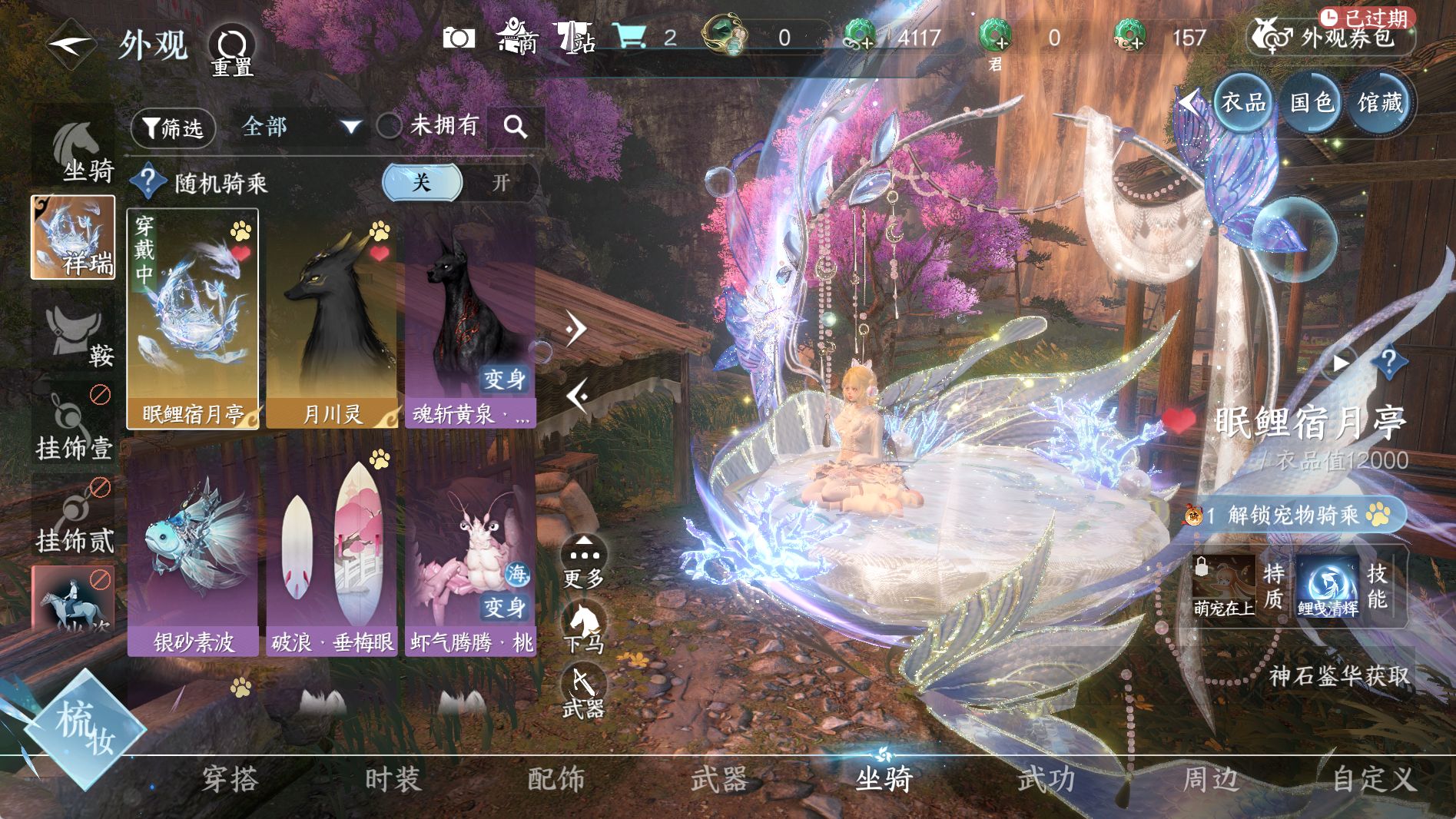Viewport: 1456px width, 819px height.
Task: Turn random riding on with 开
Action: coord(500,183)
